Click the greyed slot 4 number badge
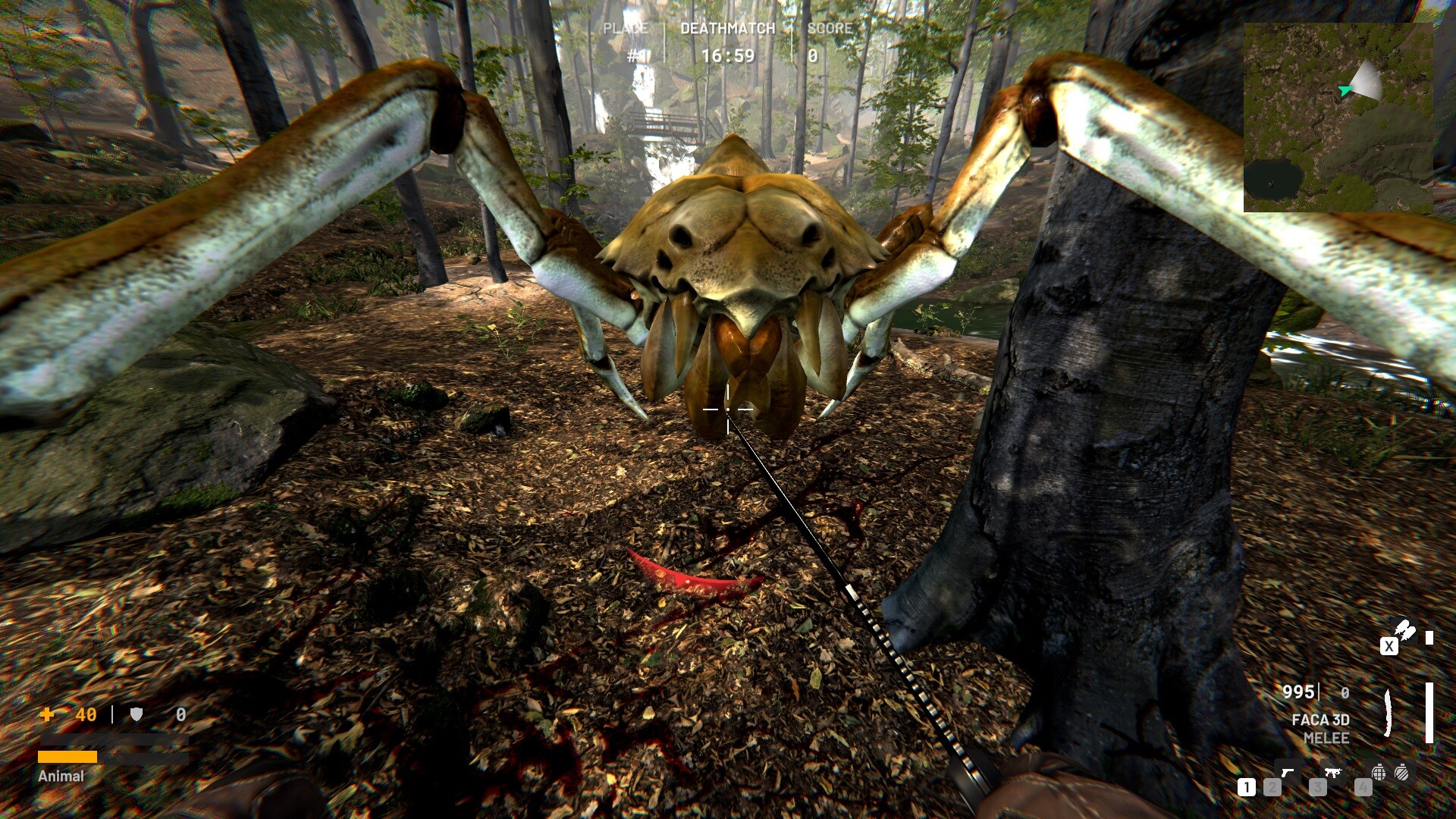 pyautogui.click(x=1363, y=789)
